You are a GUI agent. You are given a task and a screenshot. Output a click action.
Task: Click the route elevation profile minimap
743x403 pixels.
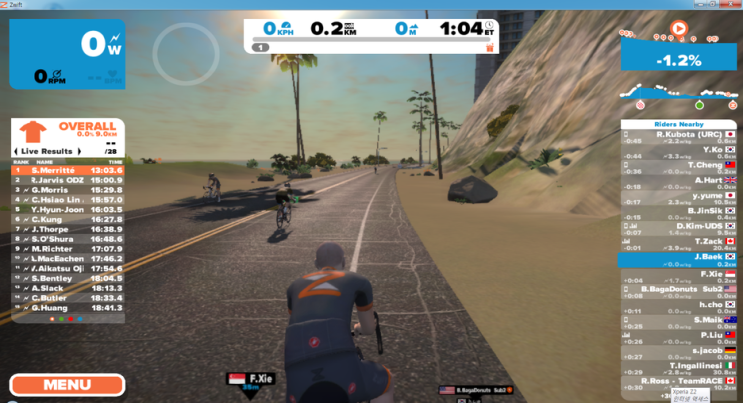tap(677, 98)
